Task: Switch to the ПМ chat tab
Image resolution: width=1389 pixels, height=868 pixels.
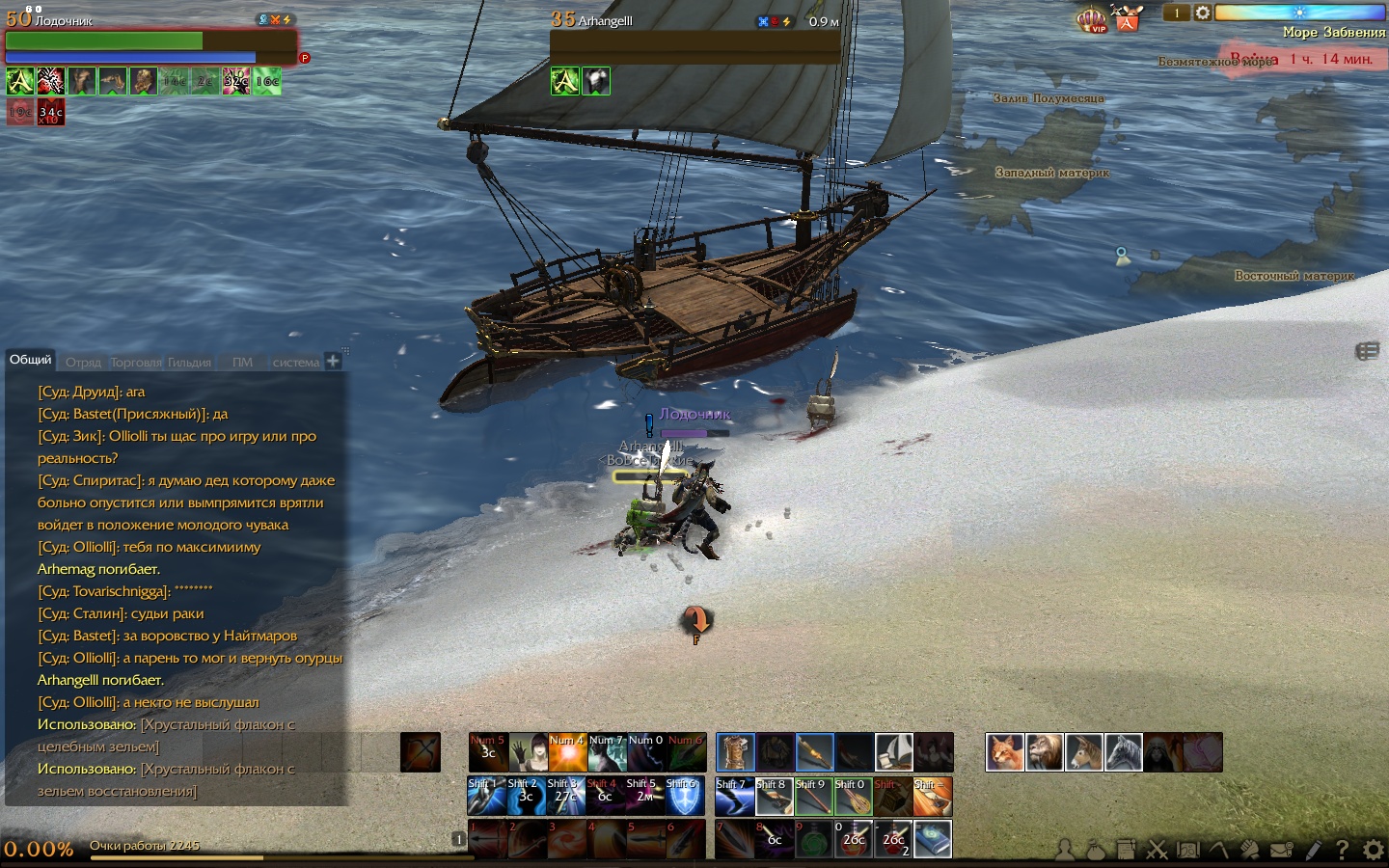Action: (x=242, y=363)
